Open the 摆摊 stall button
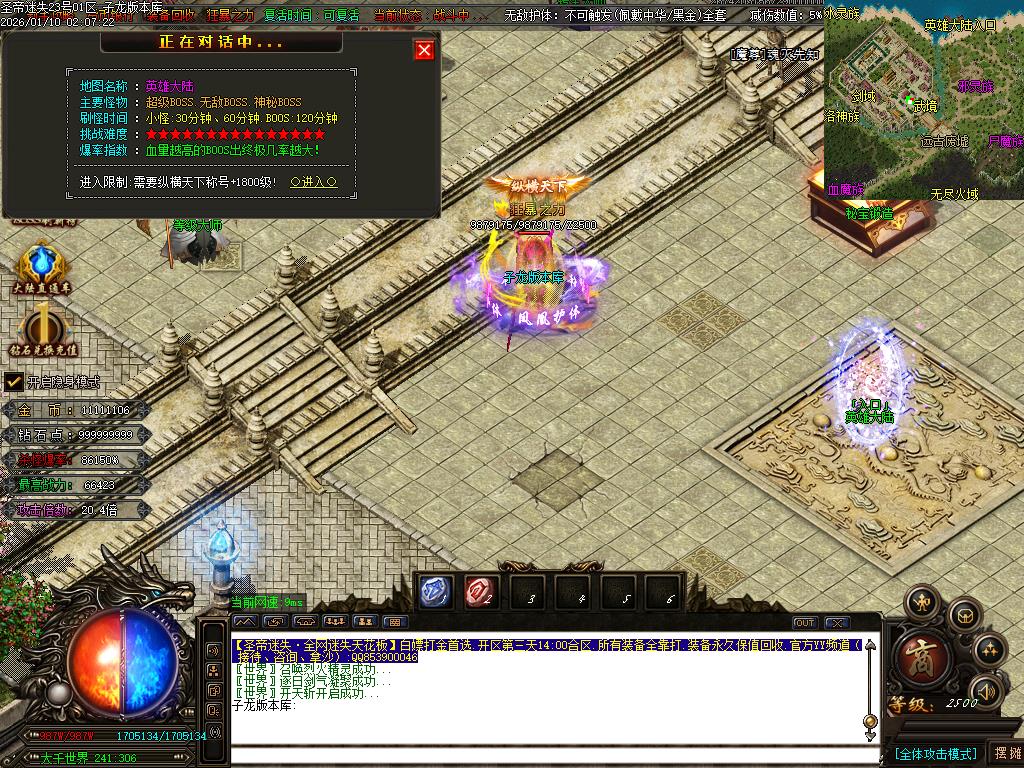 pyautogui.click(x=1005, y=753)
